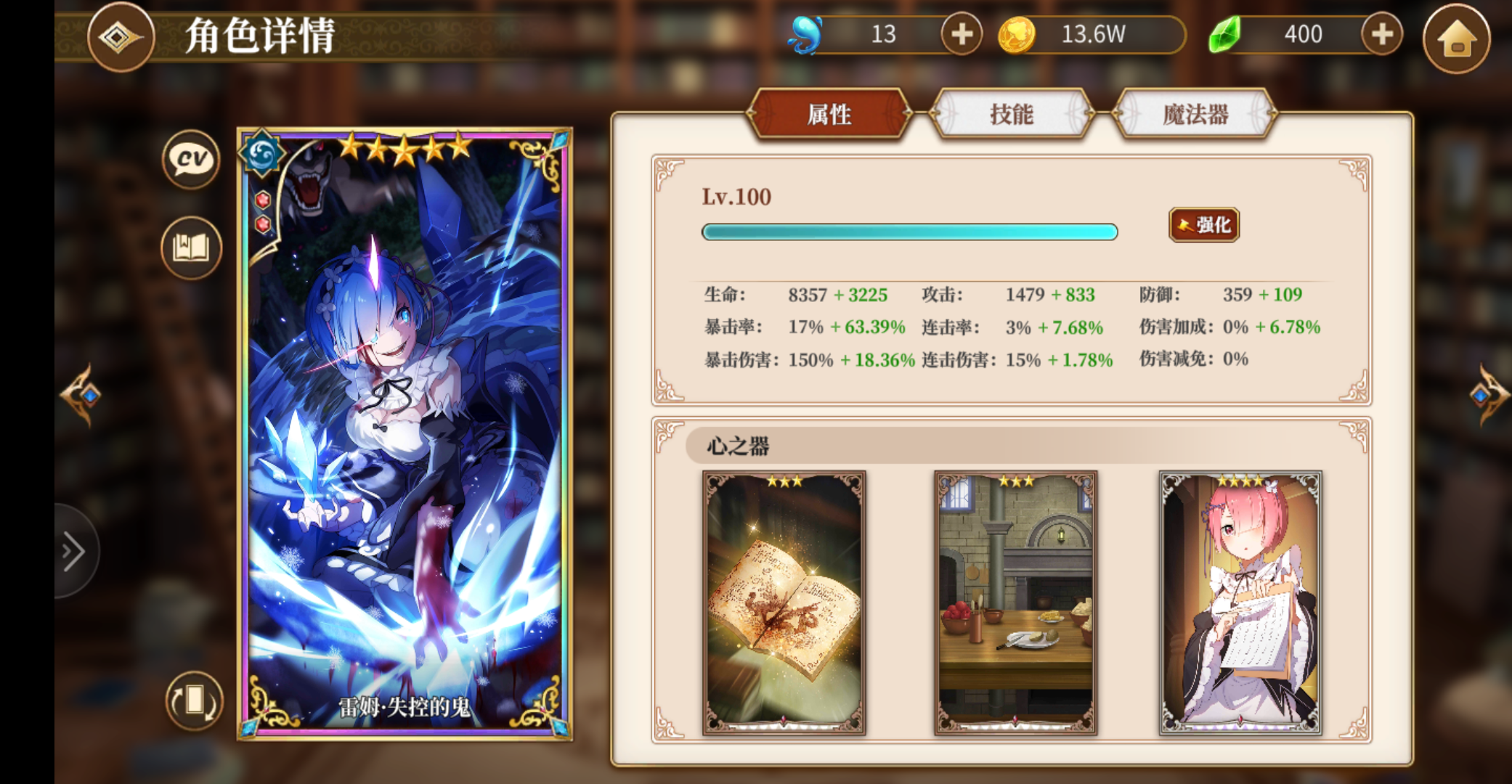Viewport: 1512px width, 784px height.
Task: Switch to the 技能 skills tab
Action: tap(1012, 115)
